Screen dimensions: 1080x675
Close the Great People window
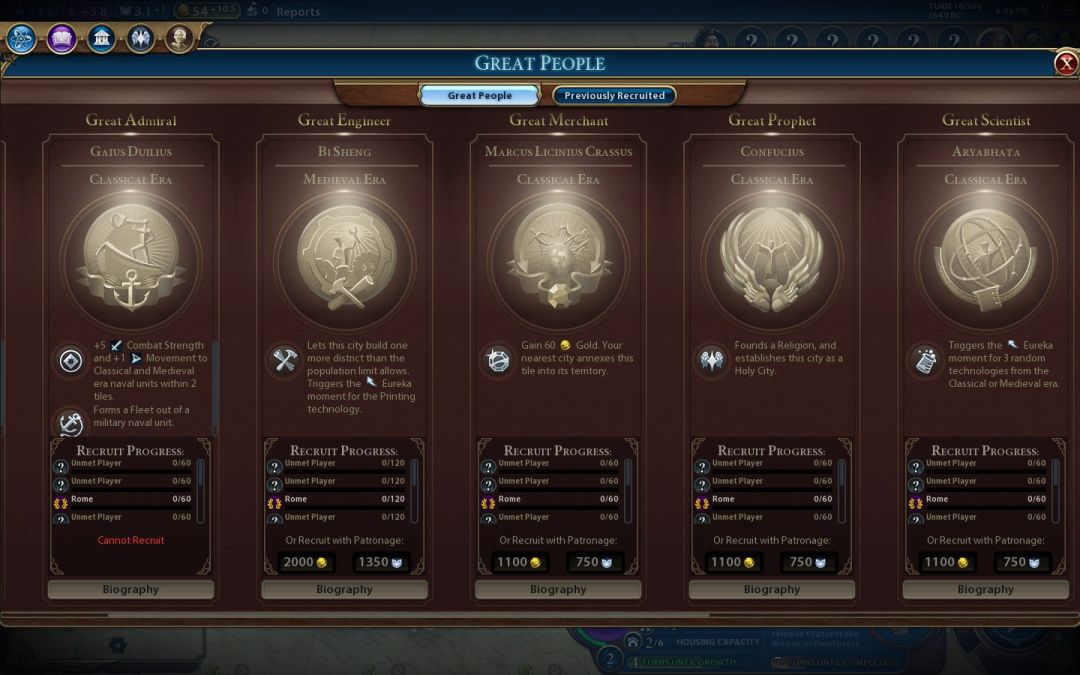tap(1065, 64)
